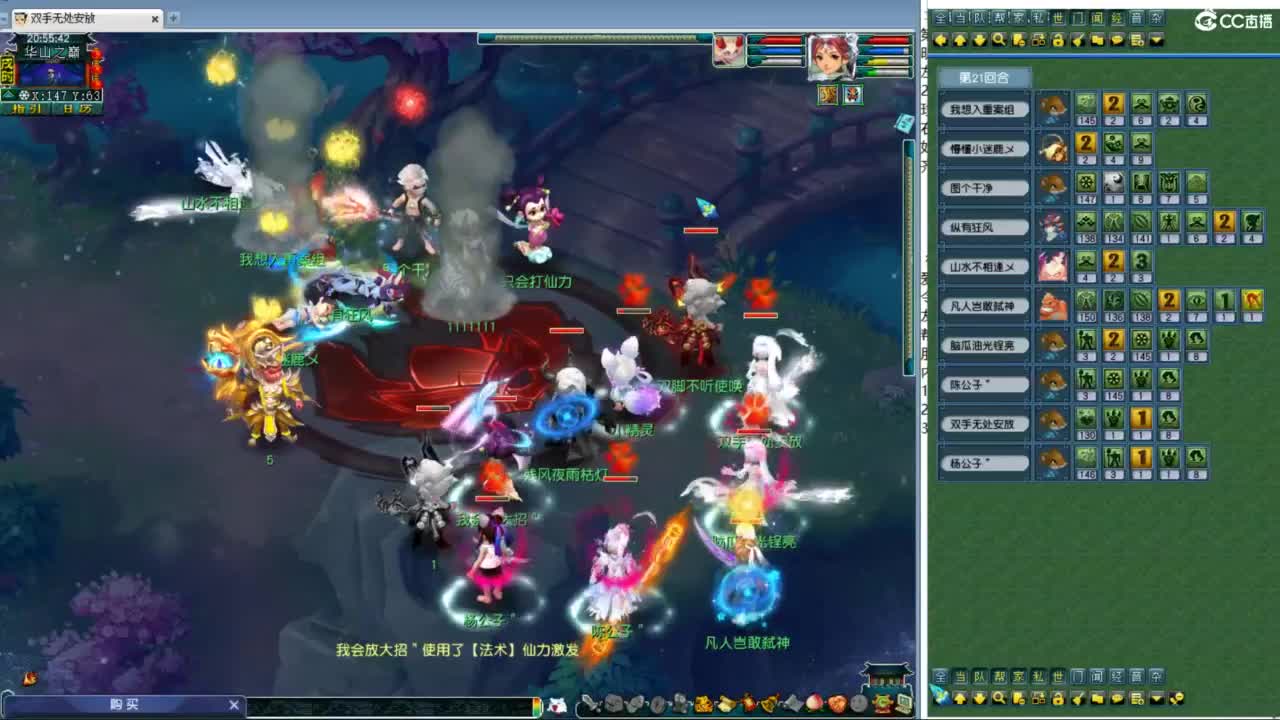Click the bell icon on the bottom action bar

(767, 704)
